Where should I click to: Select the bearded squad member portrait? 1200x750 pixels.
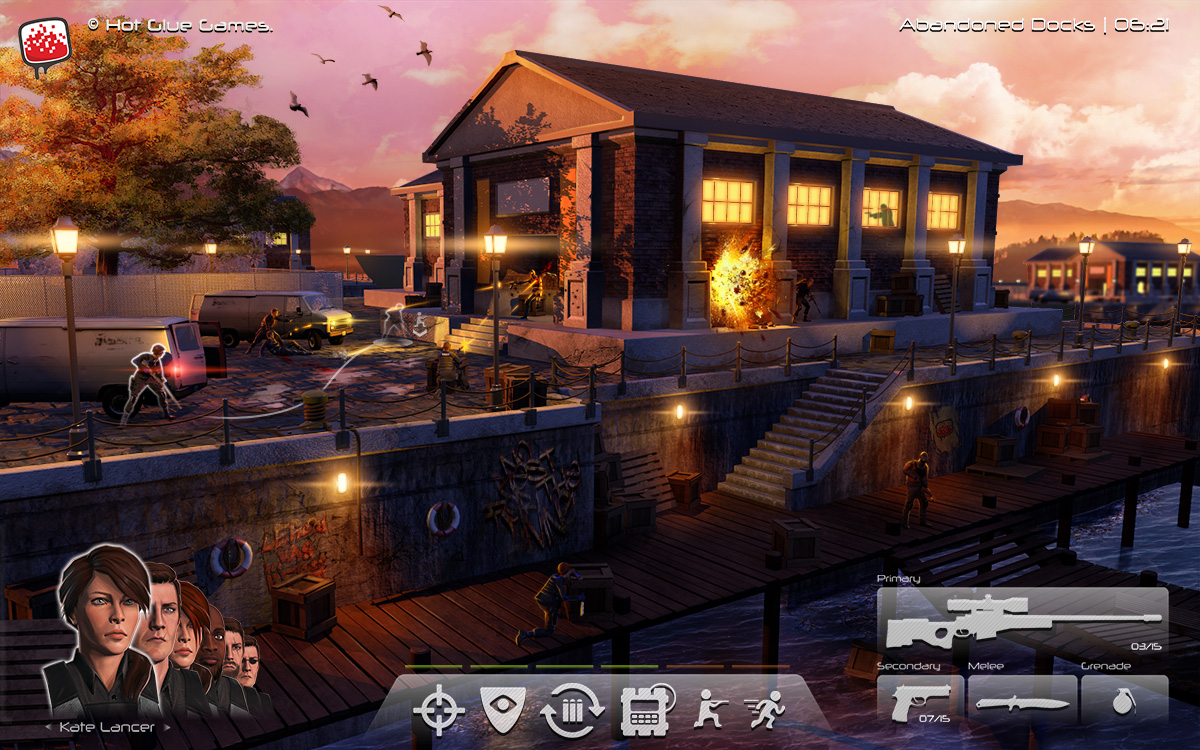click(233, 650)
